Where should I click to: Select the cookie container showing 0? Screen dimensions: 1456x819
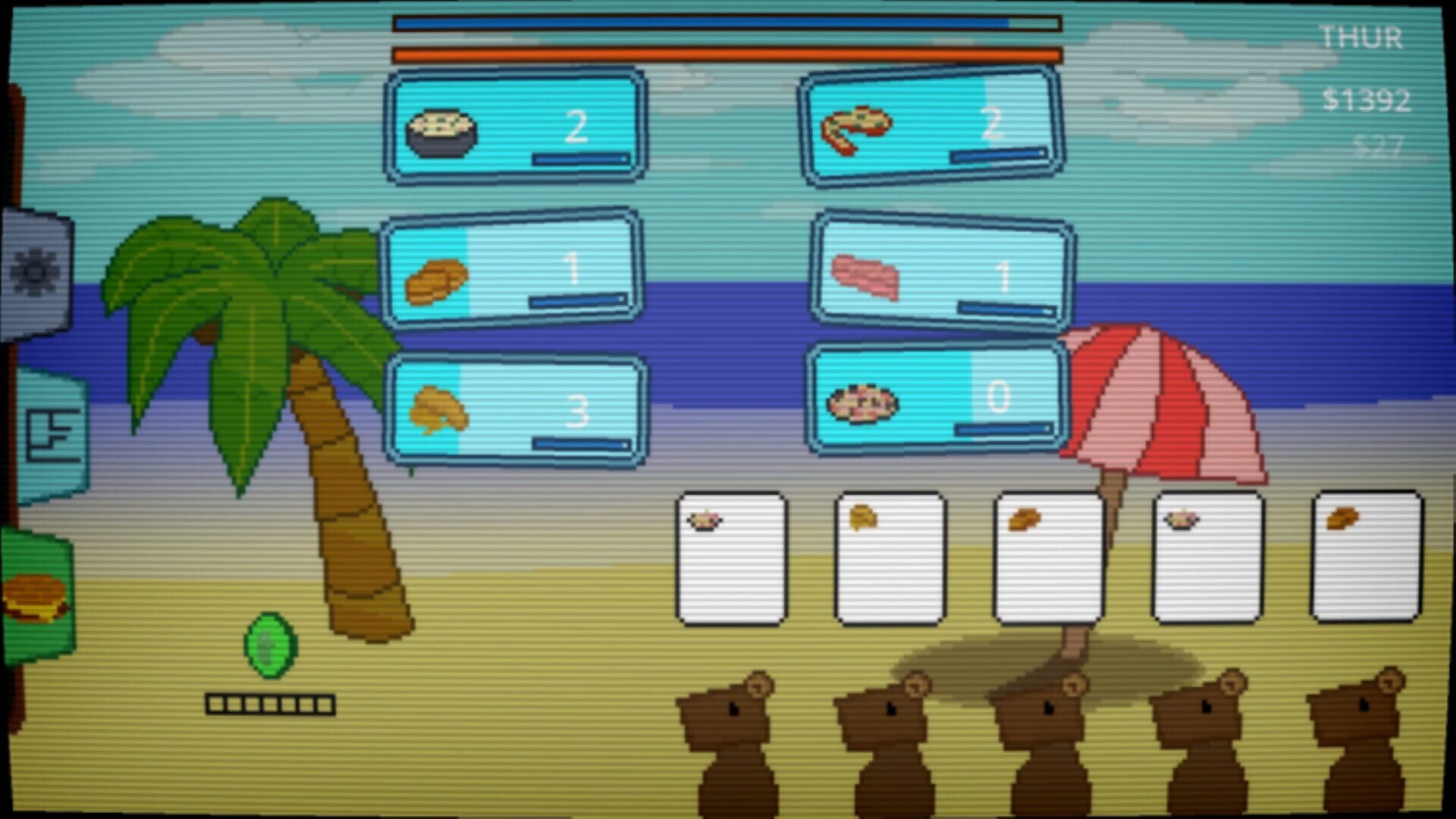point(937,398)
